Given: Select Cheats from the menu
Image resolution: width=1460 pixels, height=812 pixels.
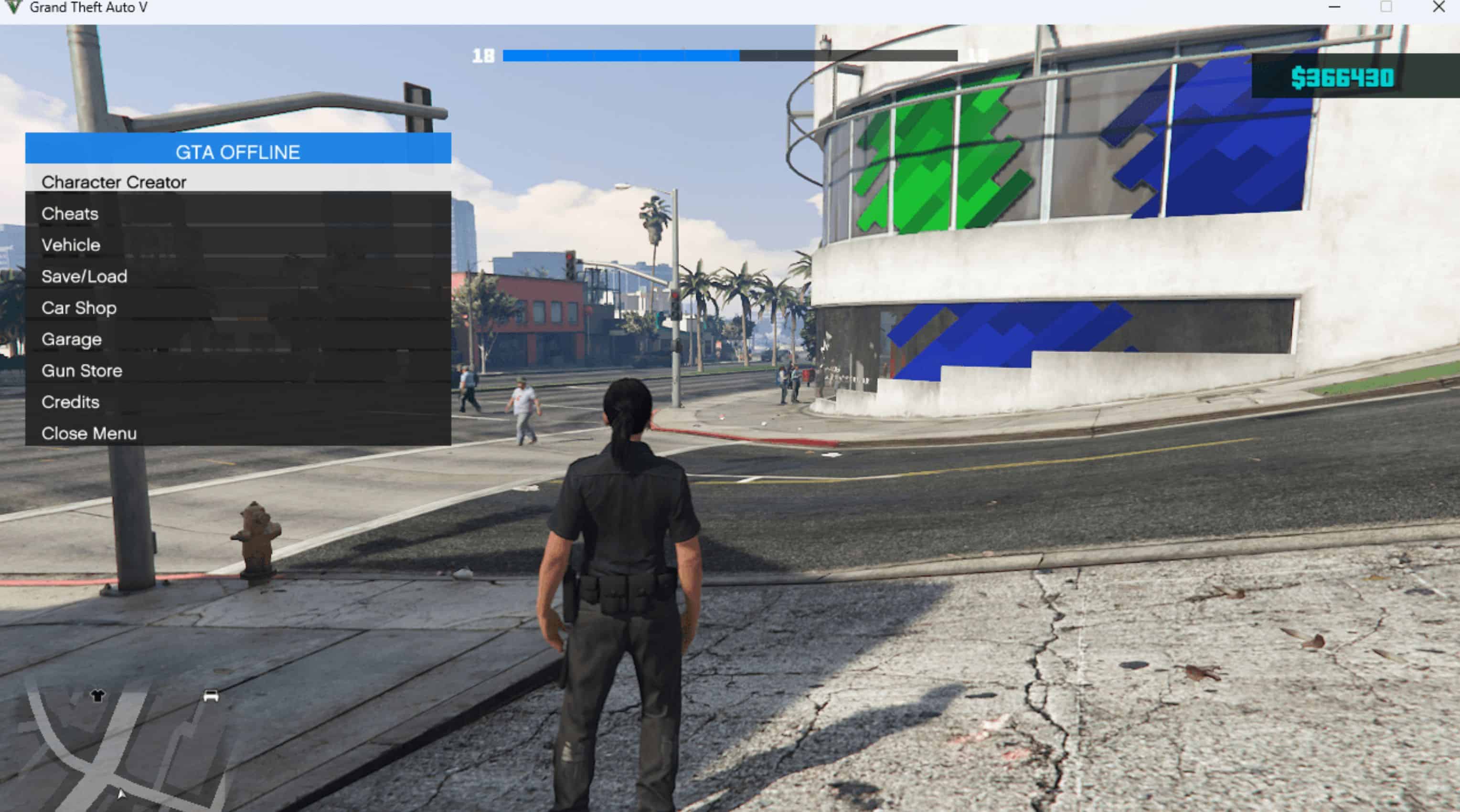Looking at the screenshot, I should 70,214.
